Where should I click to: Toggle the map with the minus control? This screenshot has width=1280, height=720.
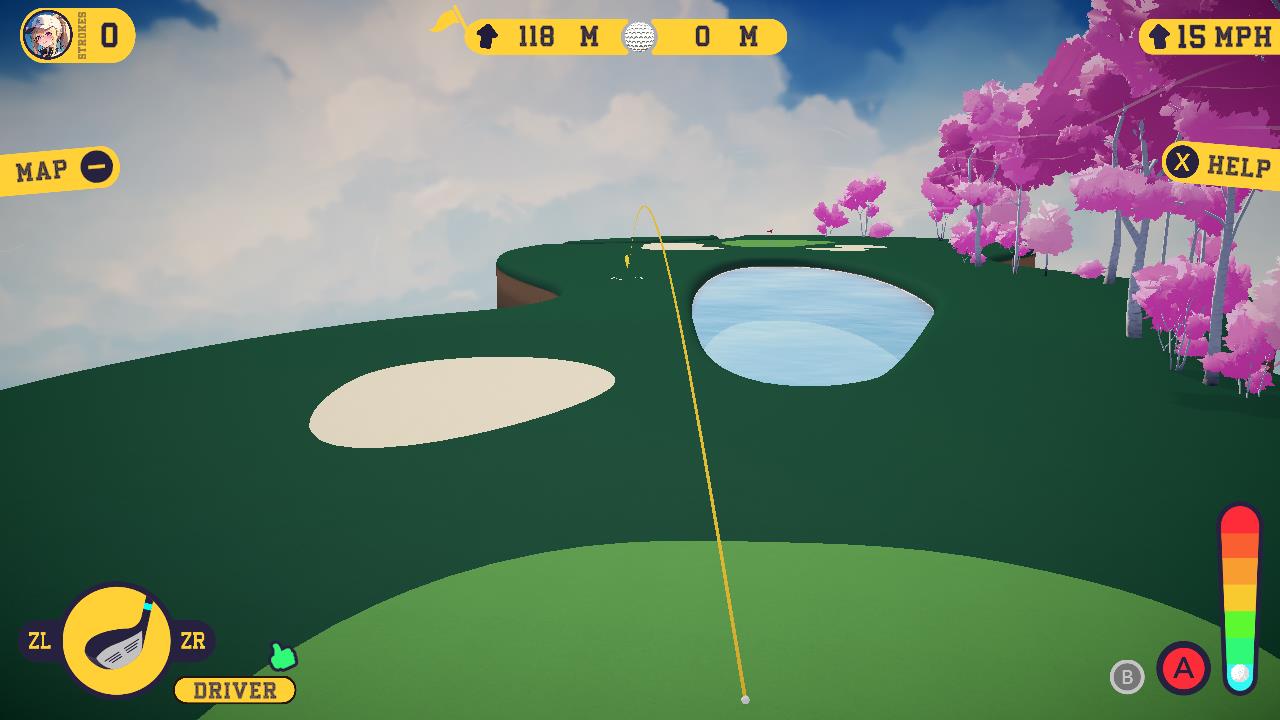tap(96, 165)
